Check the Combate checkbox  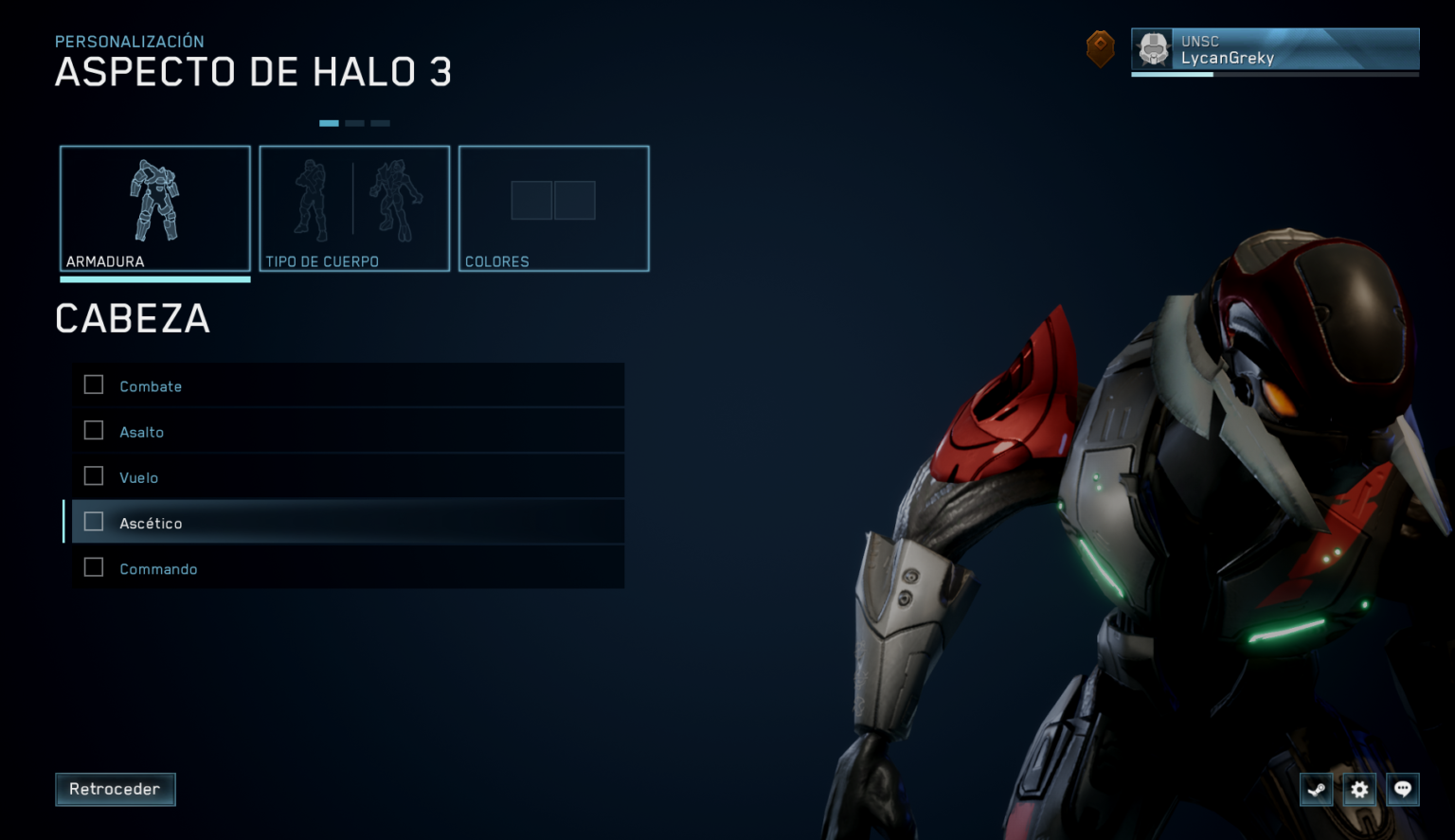pyautogui.click(x=93, y=384)
